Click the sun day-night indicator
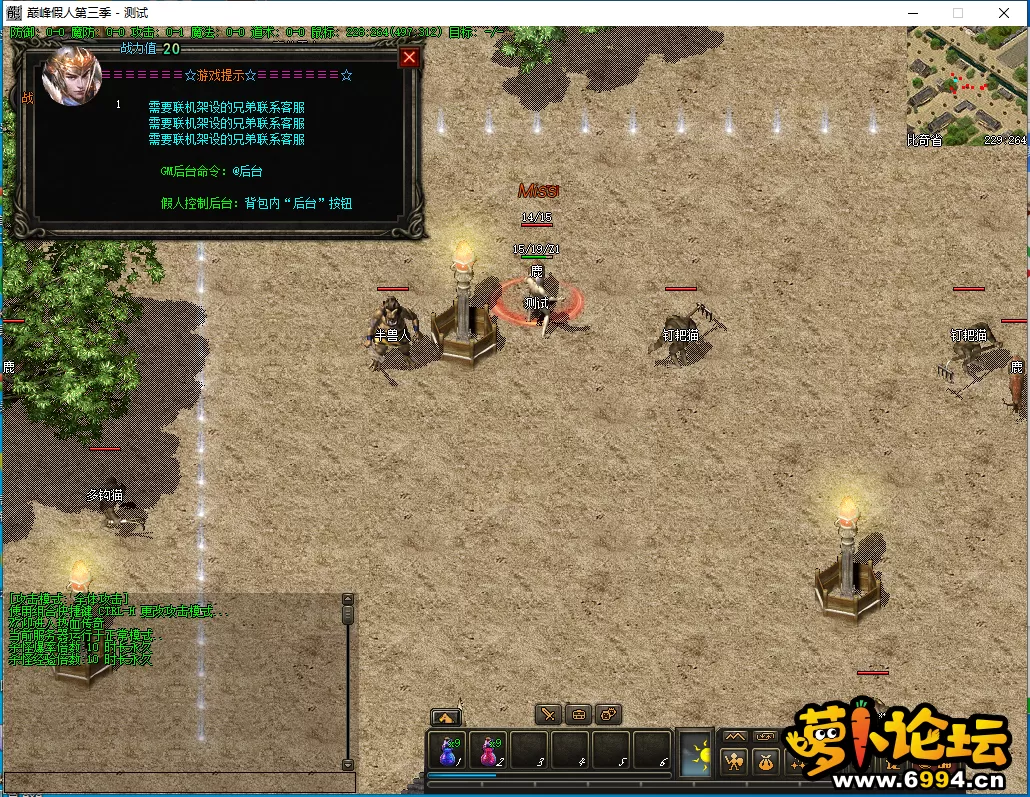The image size is (1030, 797). point(696,753)
